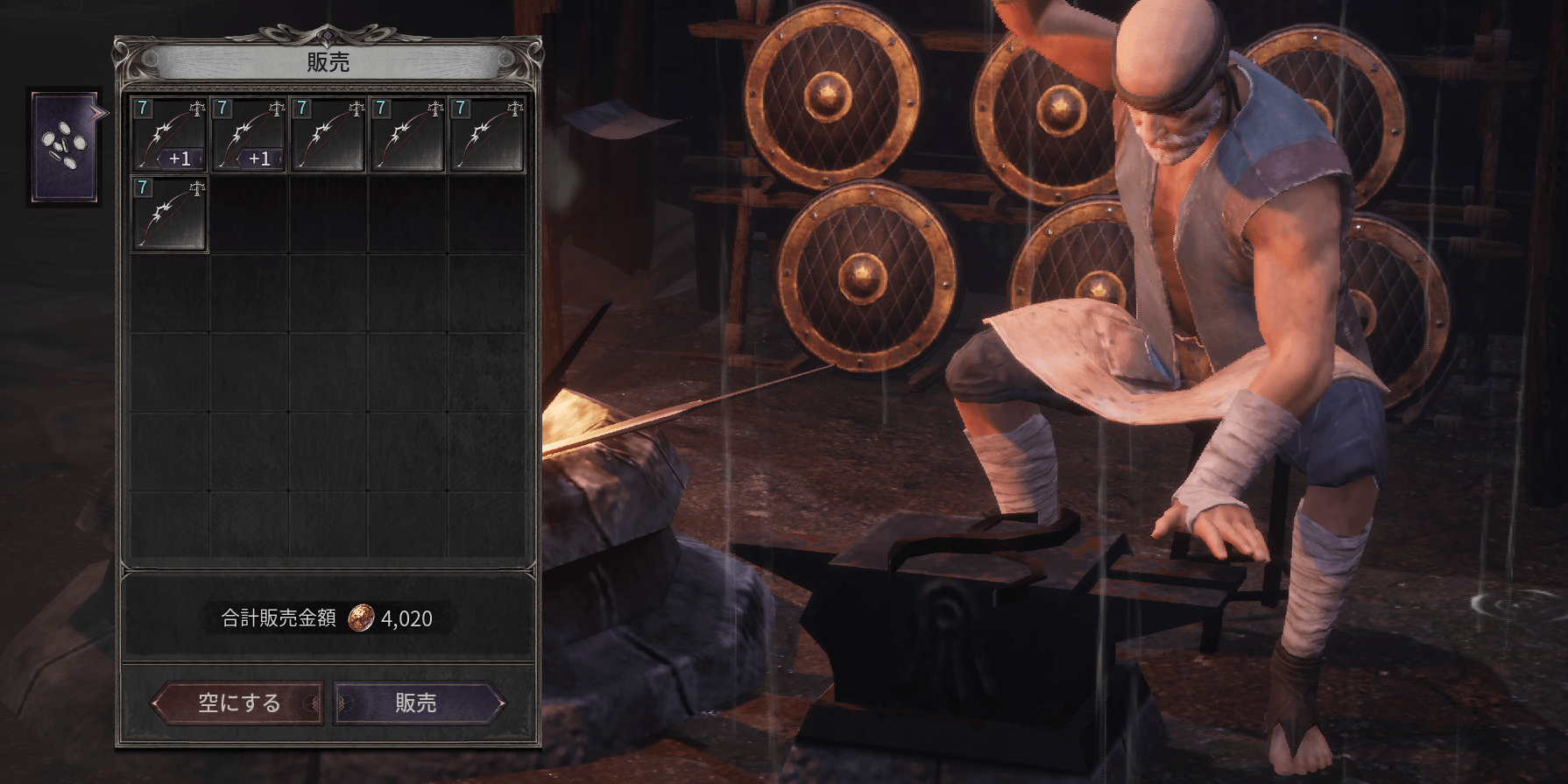Clear the sell list with 空にする
Viewport: 1568px width, 784px height.
[x=238, y=703]
